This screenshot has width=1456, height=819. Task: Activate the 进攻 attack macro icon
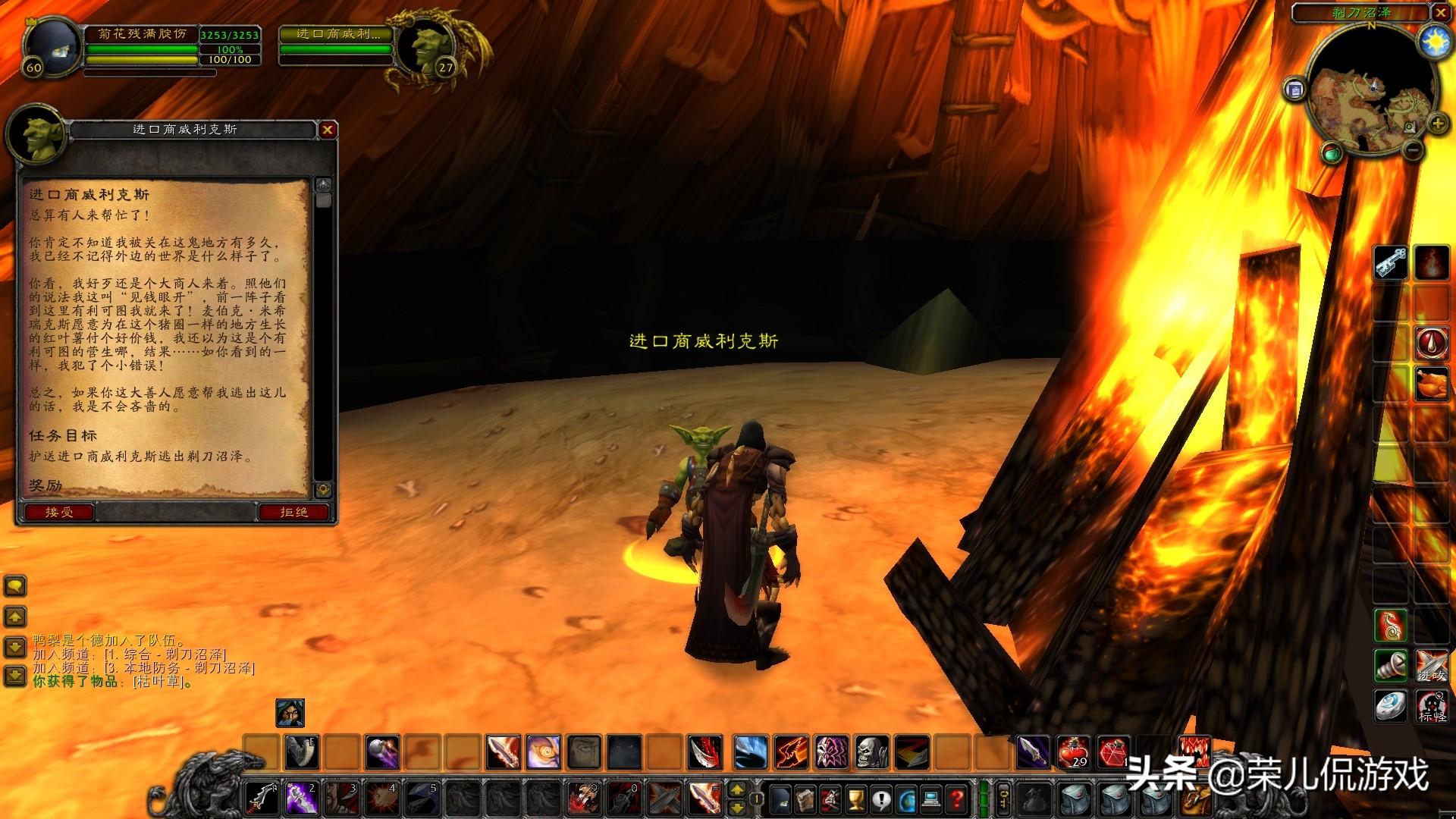click(x=1432, y=666)
